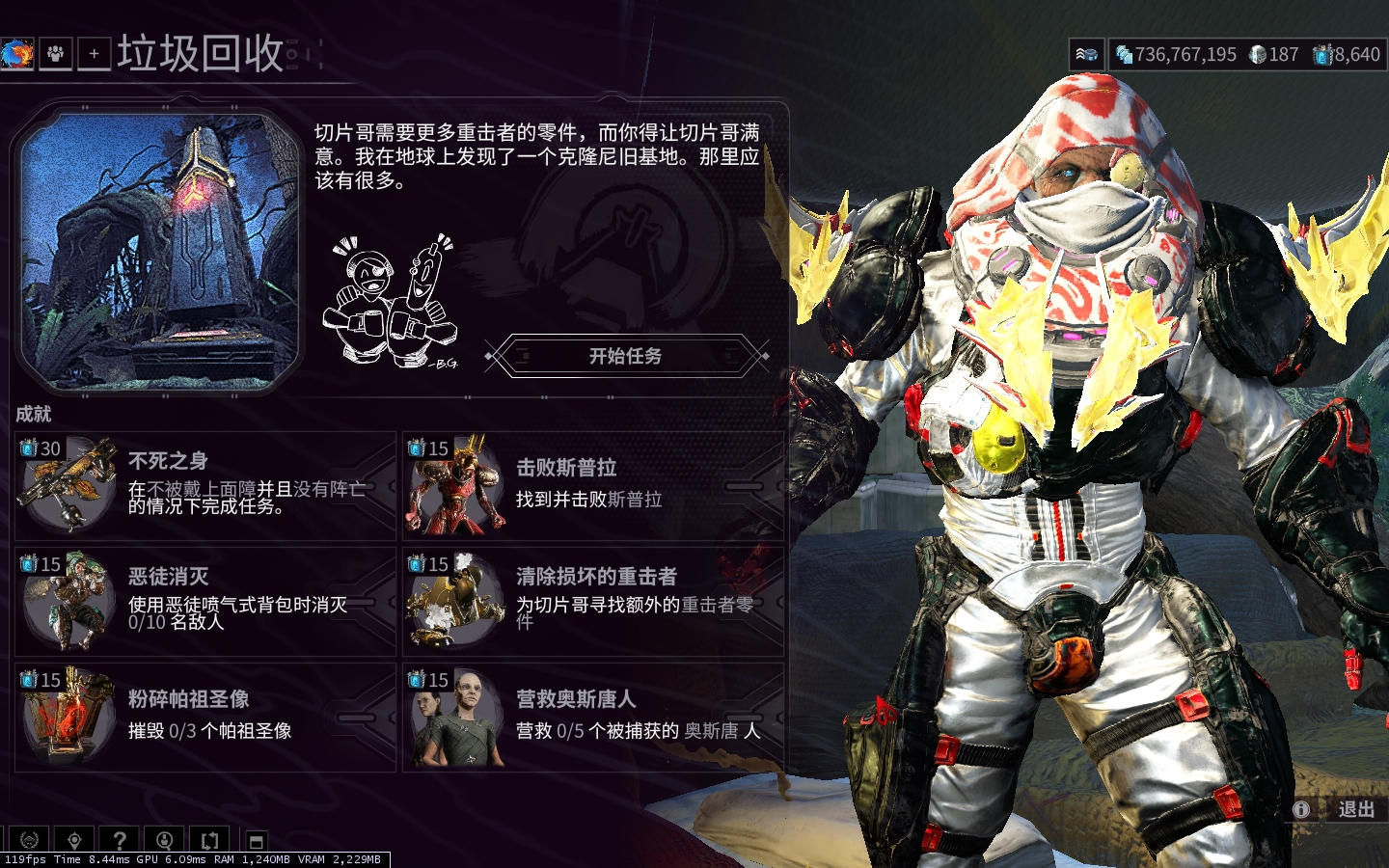The height and width of the screenshot is (868, 1389).
Task: Toggle the window mode icon in toolbar
Action: pyautogui.click(x=256, y=841)
